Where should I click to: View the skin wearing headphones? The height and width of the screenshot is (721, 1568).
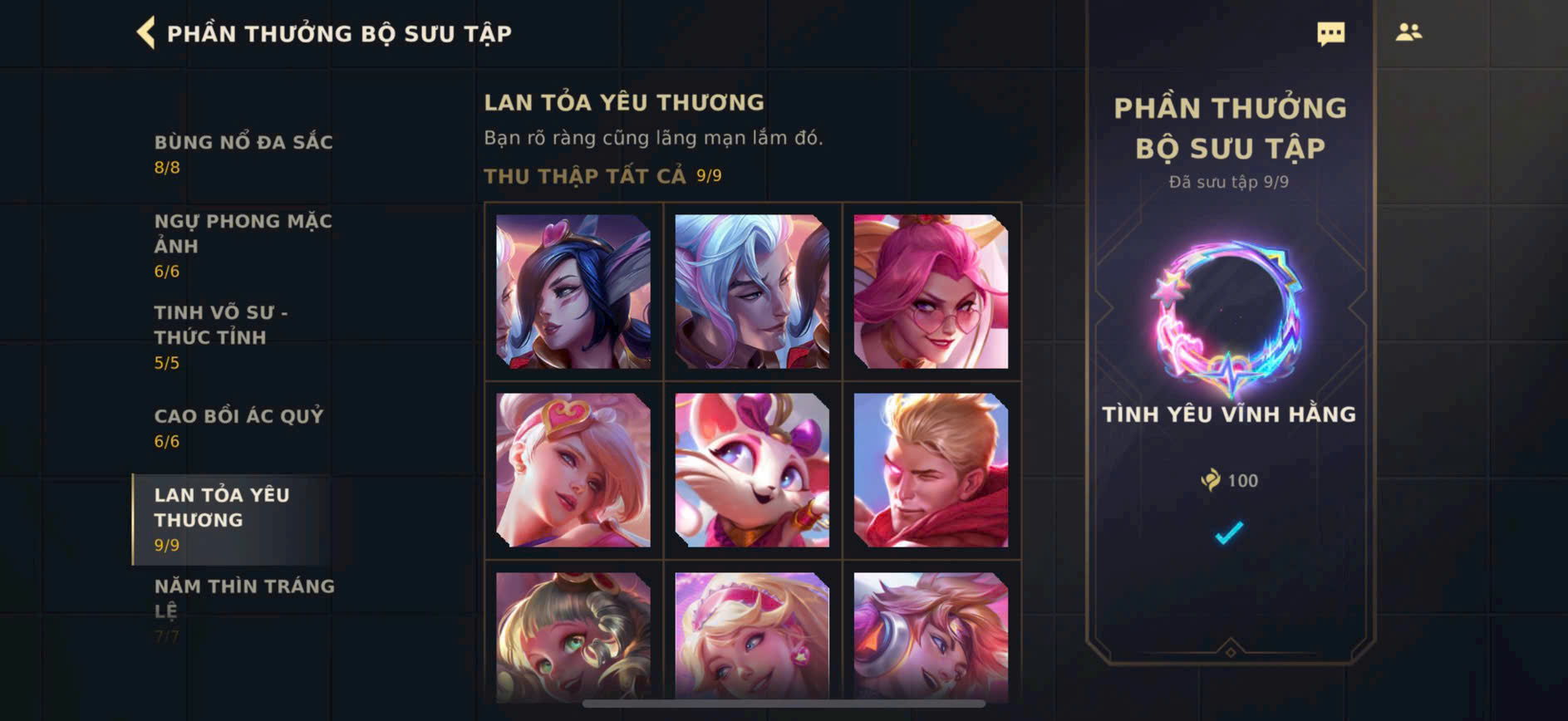(x=931, y=635)
